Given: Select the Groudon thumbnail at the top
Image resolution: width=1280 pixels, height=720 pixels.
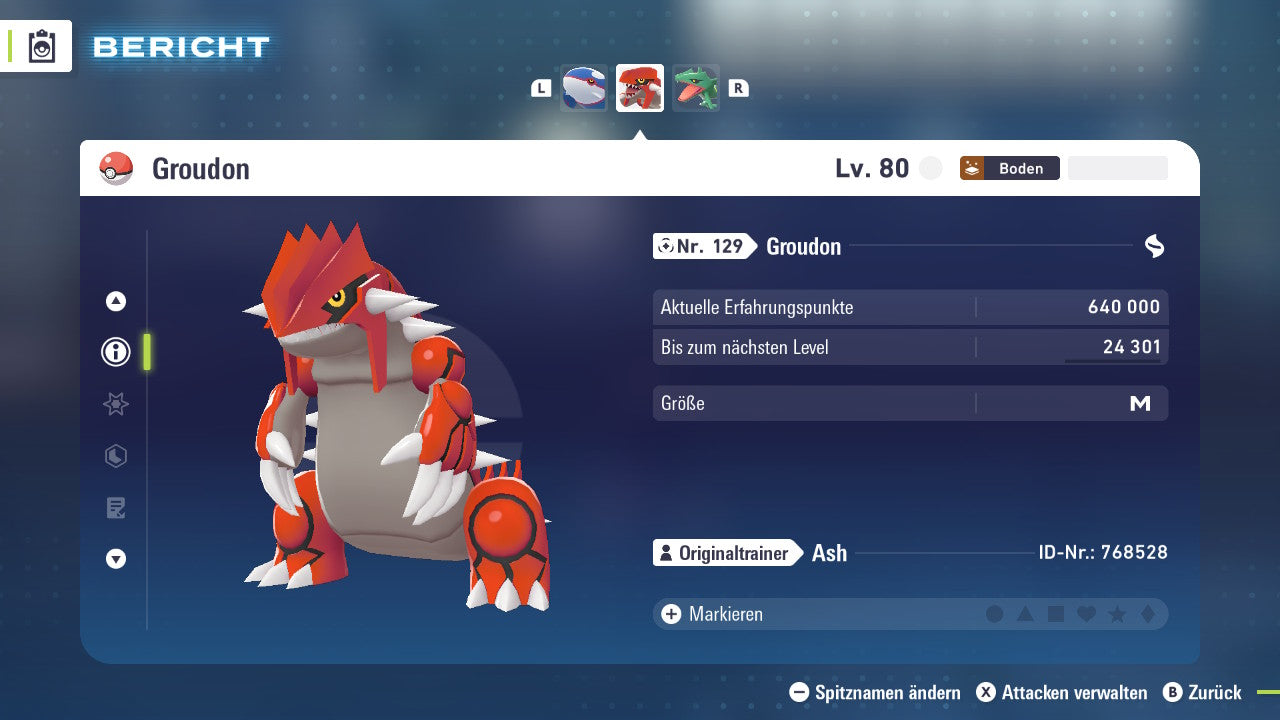Looking at the screenshot, I should tap(639, 88).
